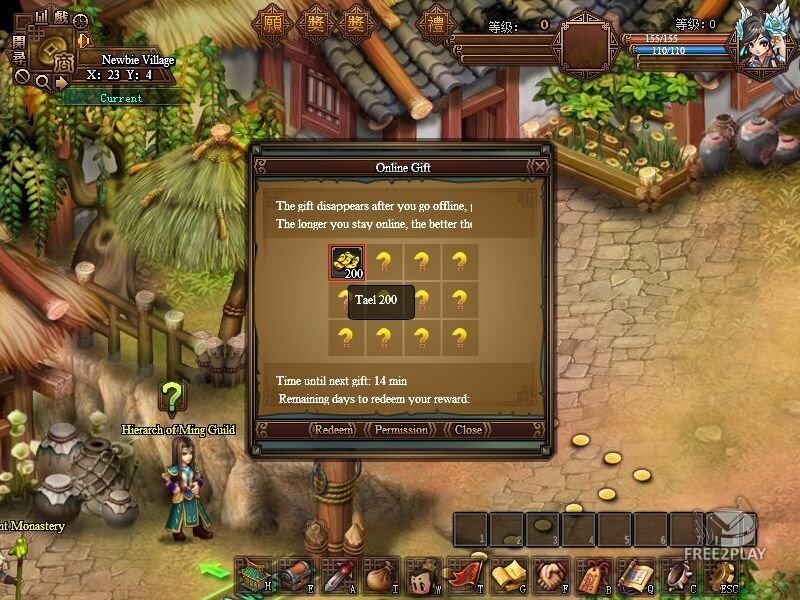Click the red sword icon on the toolbar

(340, 575)
